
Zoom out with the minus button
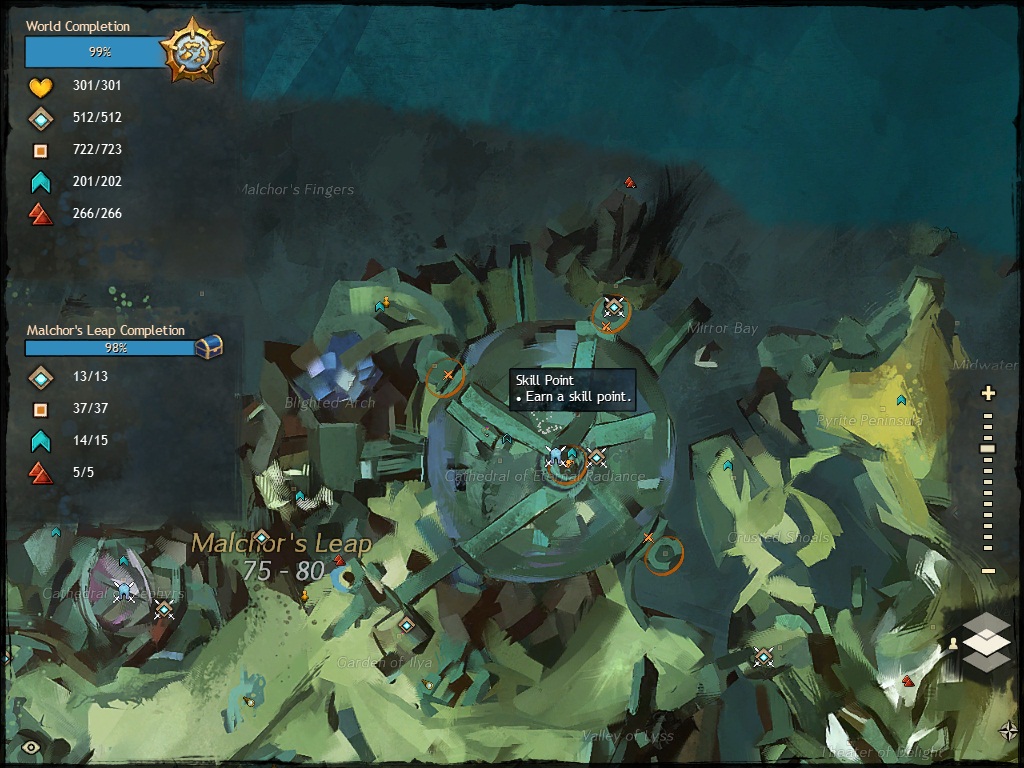[988, 571]
